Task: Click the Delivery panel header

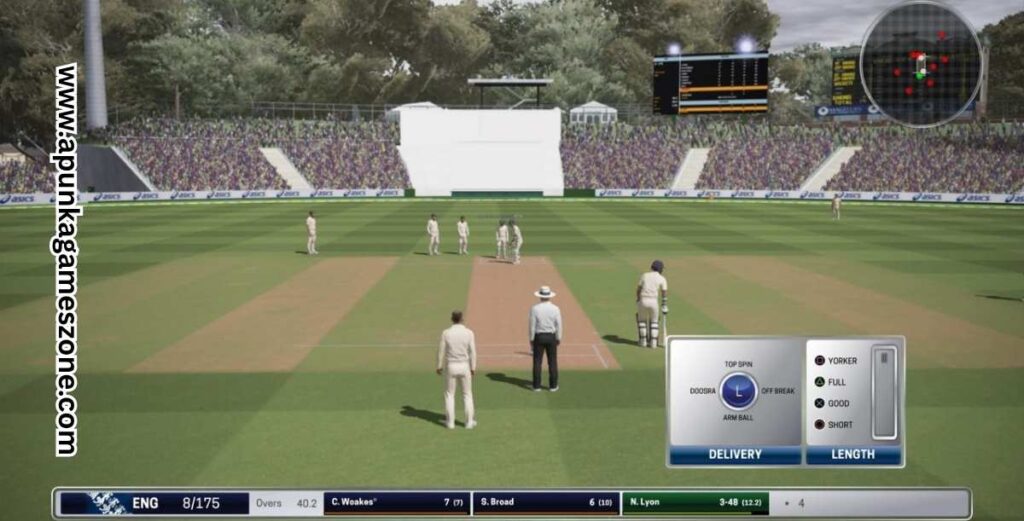Action: [x=735, y=454]
